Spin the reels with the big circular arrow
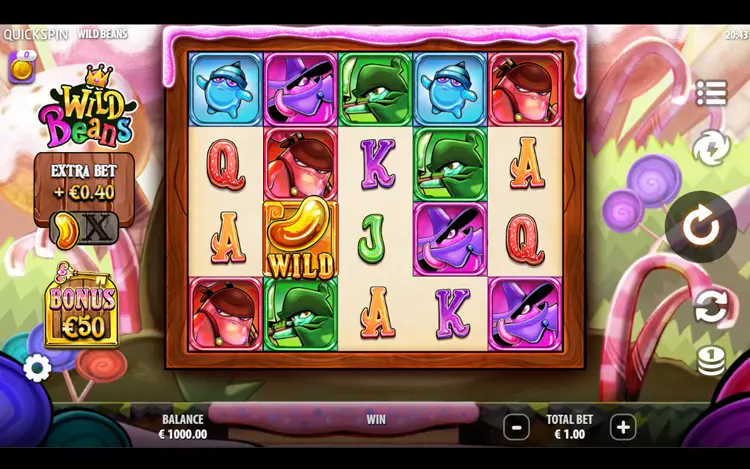750x469 pixels. (x=701, y=227)
